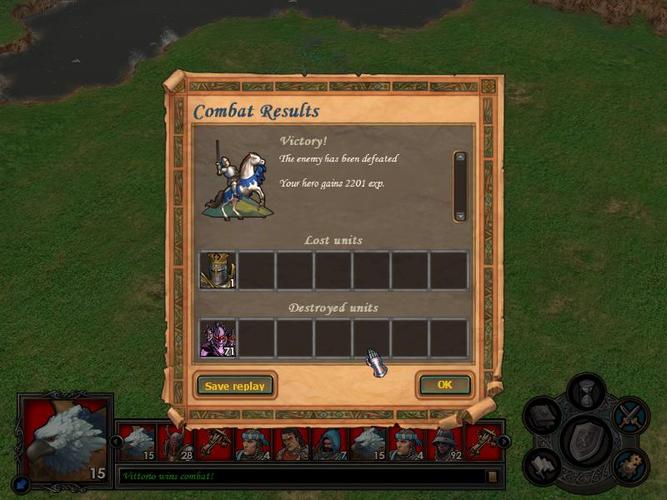The height and width of the screenshot is (500, 667).
Task: Activate the crossed swords combat button
Action: click(630, 415)
